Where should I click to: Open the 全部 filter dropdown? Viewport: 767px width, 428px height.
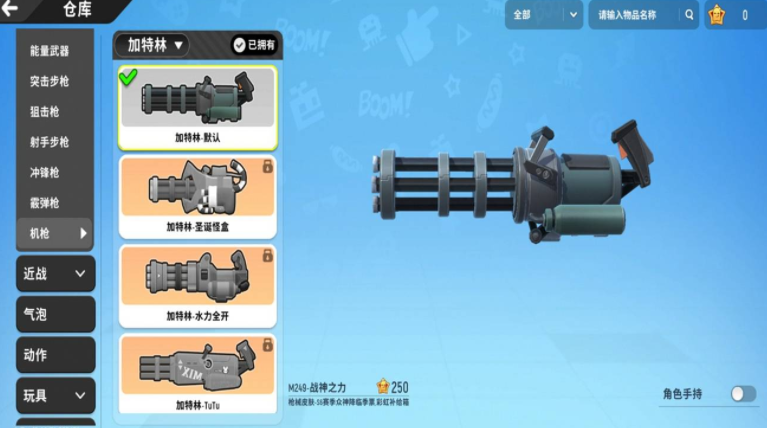544,15
